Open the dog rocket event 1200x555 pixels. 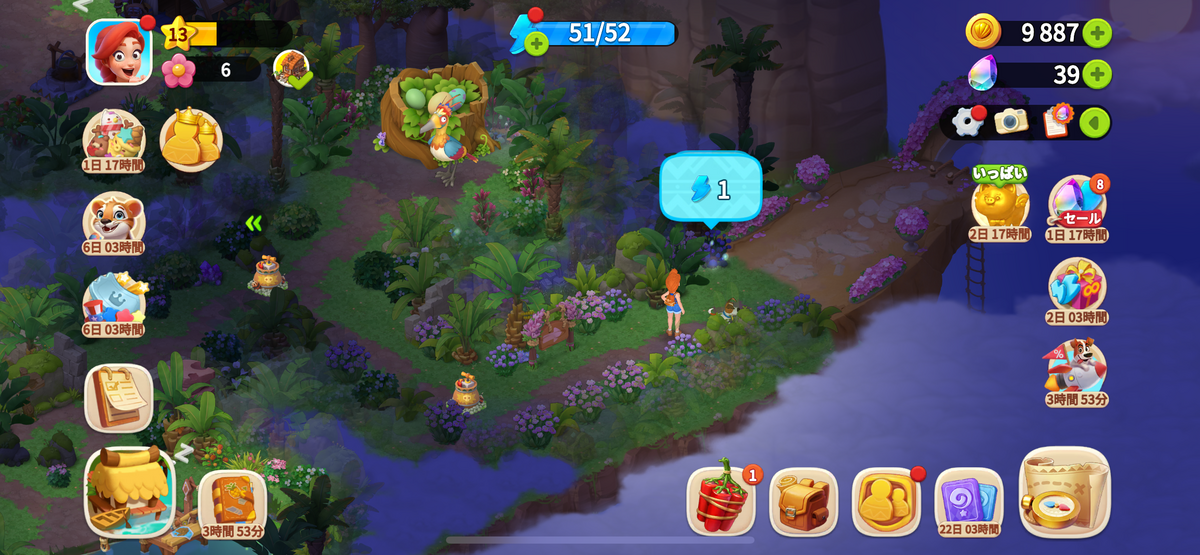[x=1077, y=368]
